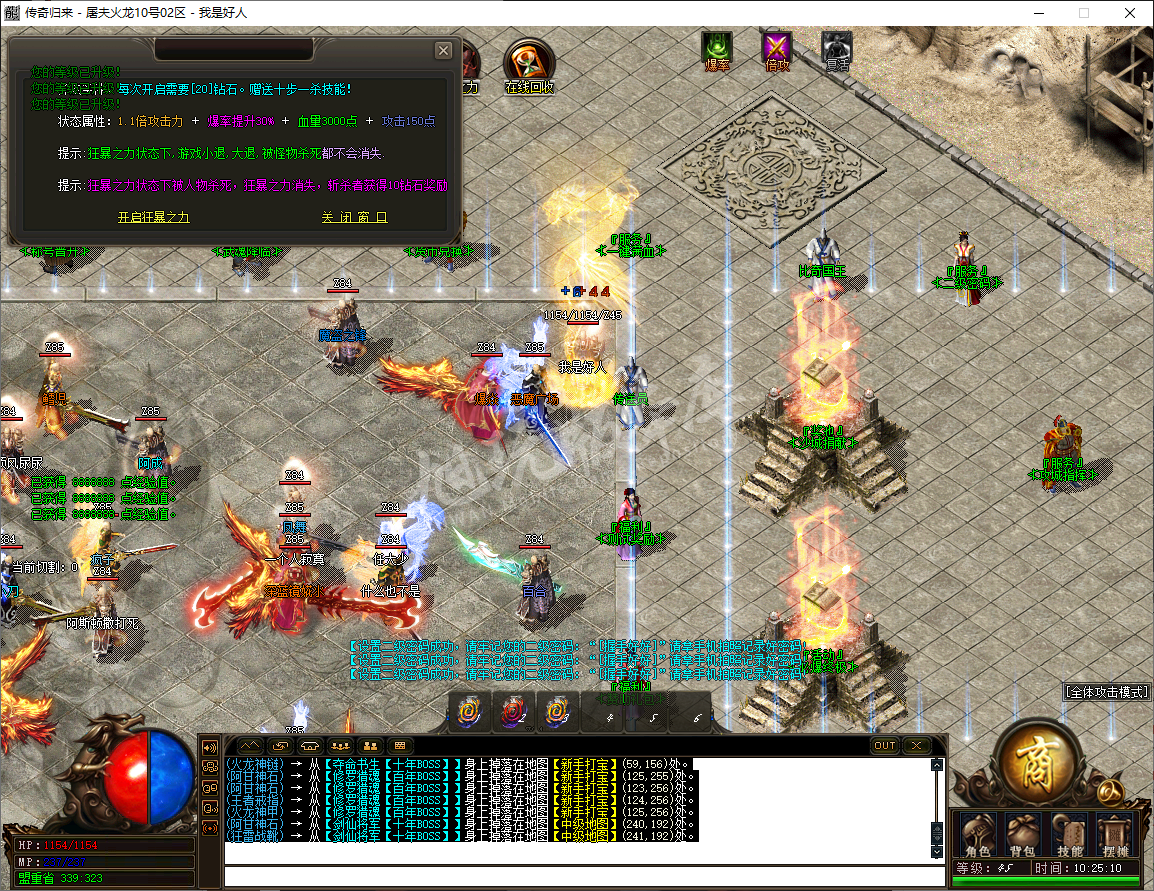Open the 角色 character panel
1154x891 pixels.
[976, 834]
